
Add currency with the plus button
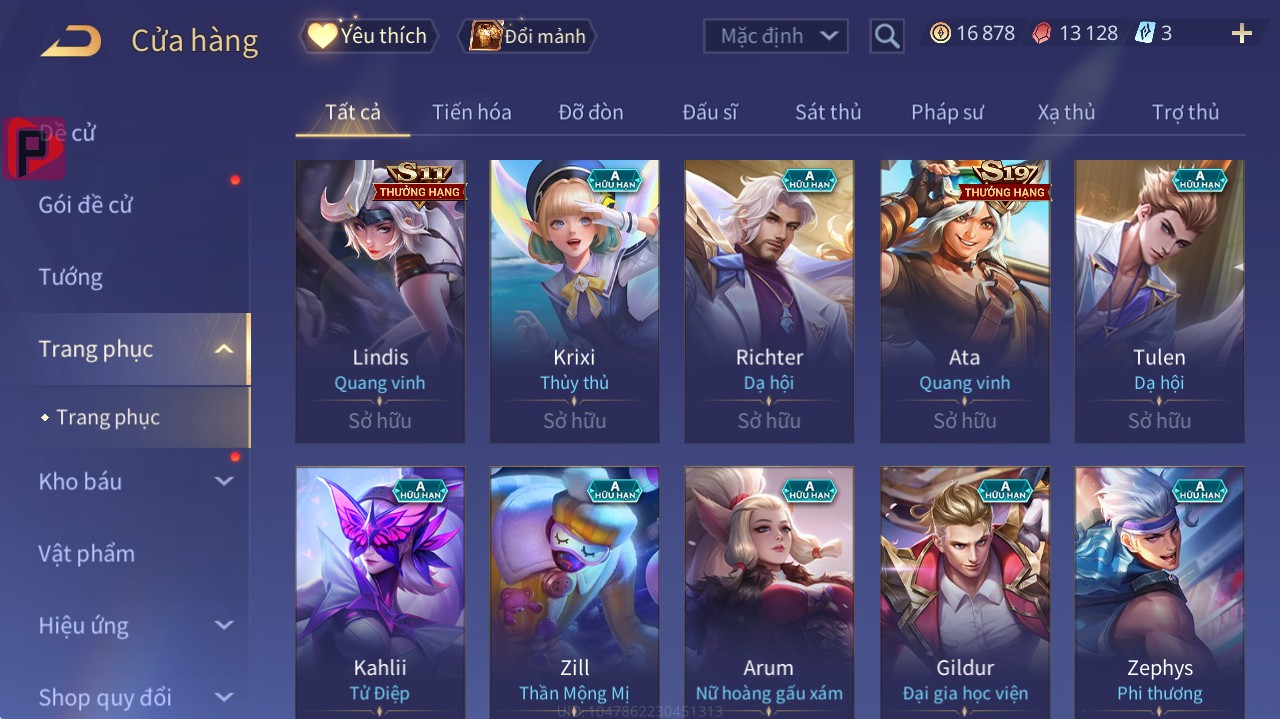click(1241, 34)
